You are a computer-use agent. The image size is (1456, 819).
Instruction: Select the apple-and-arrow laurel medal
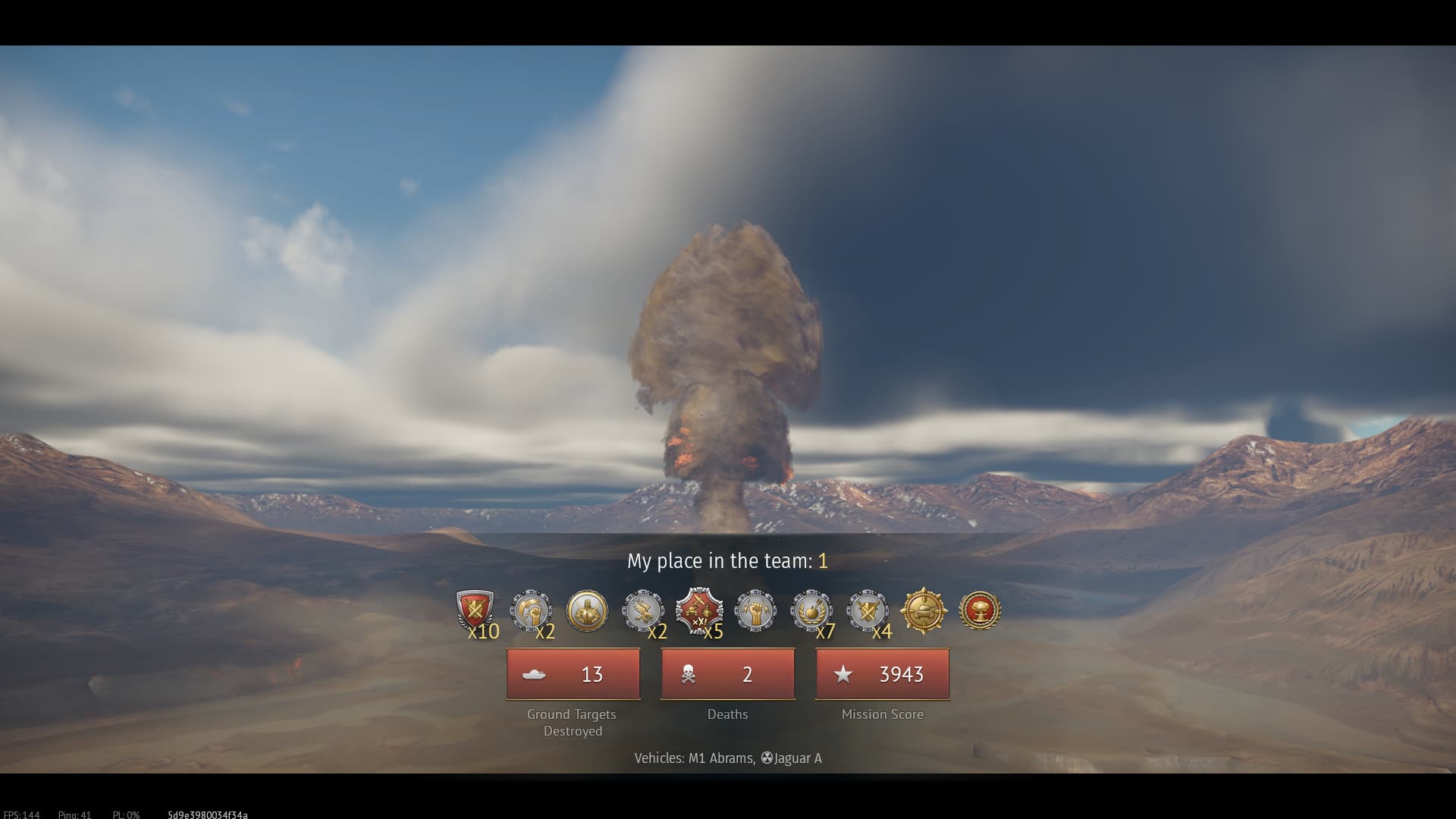point(811,610)
